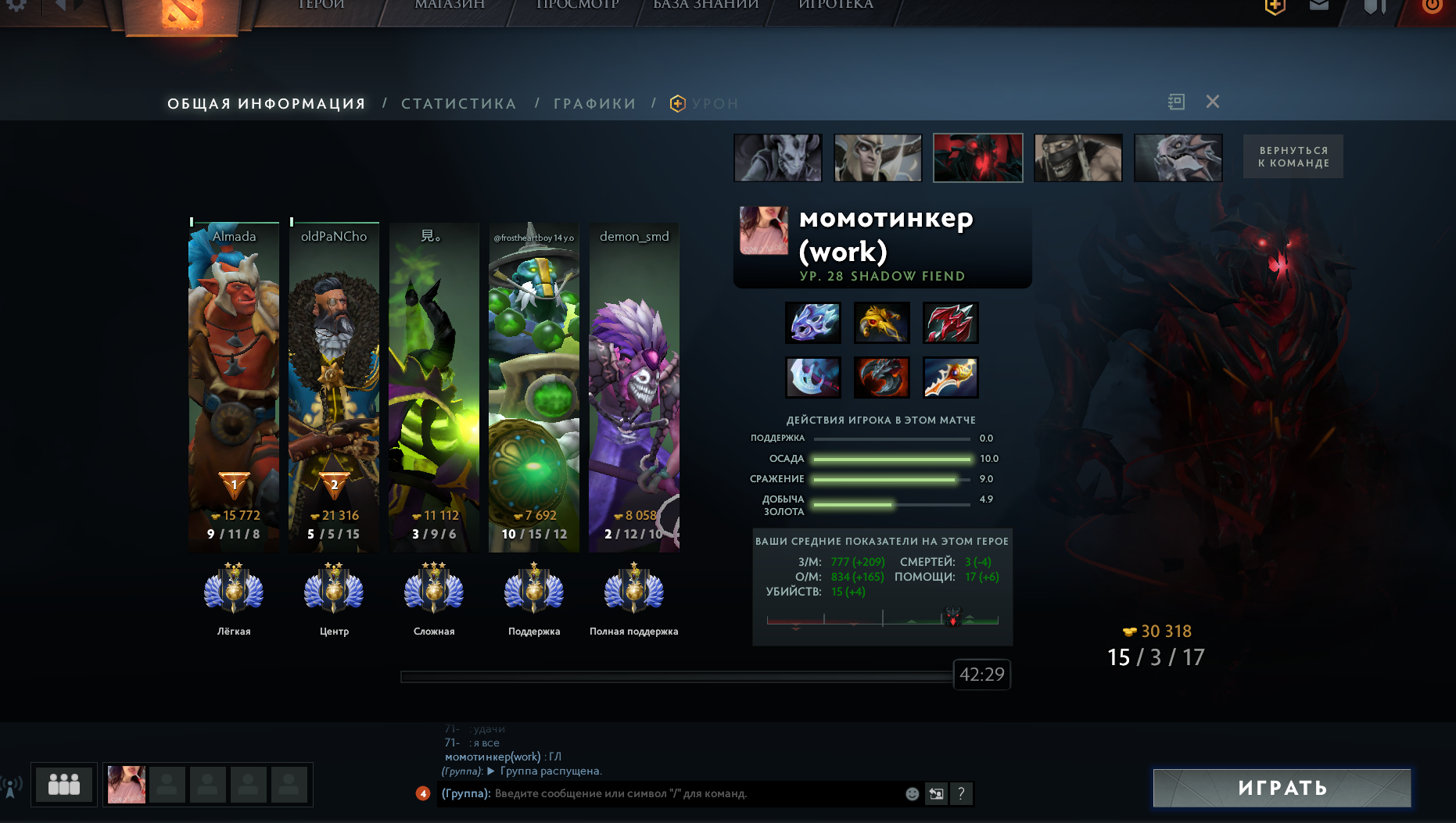Viewport: 1456px width, 823px height.
Task: Open the Герои menu
Action: (x=321, y=5)
